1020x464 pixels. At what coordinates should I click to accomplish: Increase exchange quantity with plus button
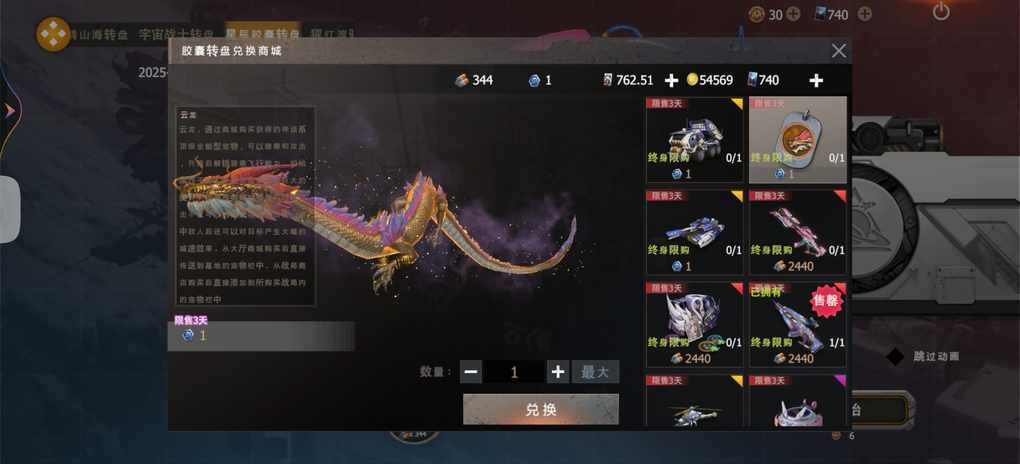point(558,372)
